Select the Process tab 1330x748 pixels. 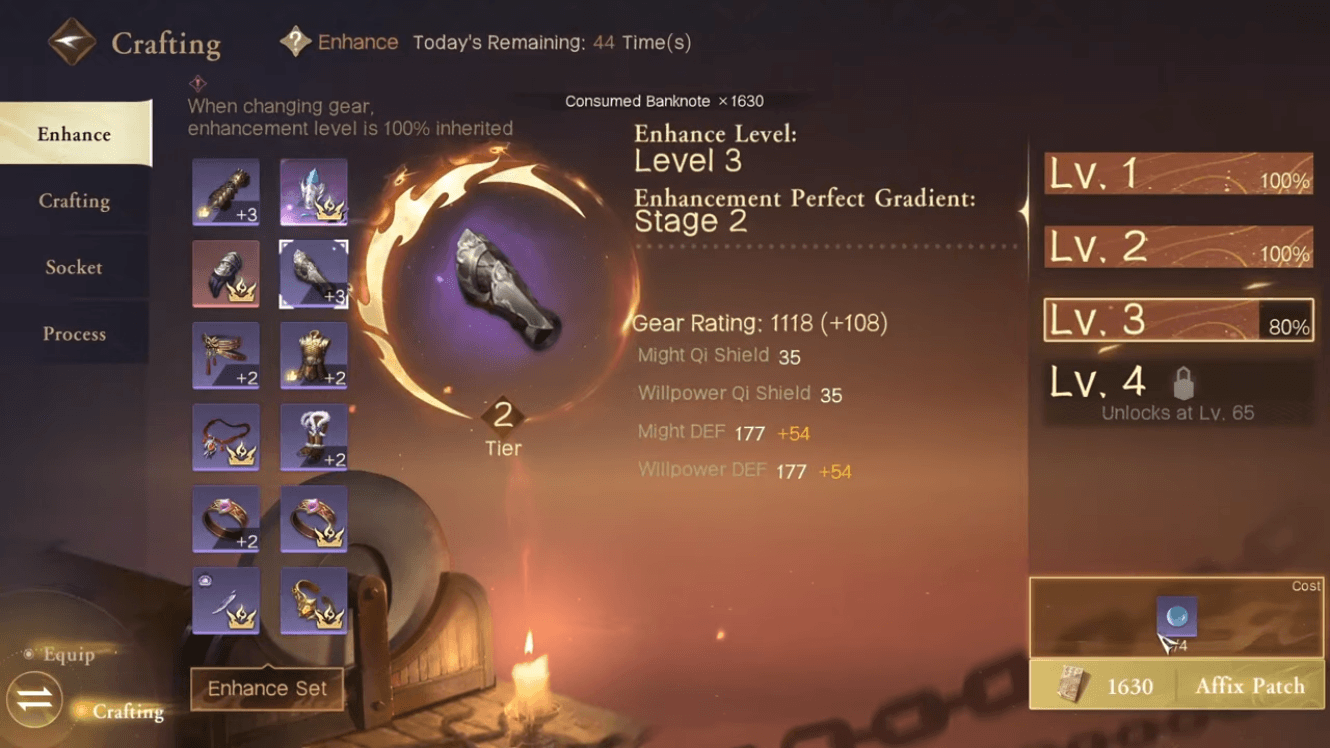click(x=74, y=334)
